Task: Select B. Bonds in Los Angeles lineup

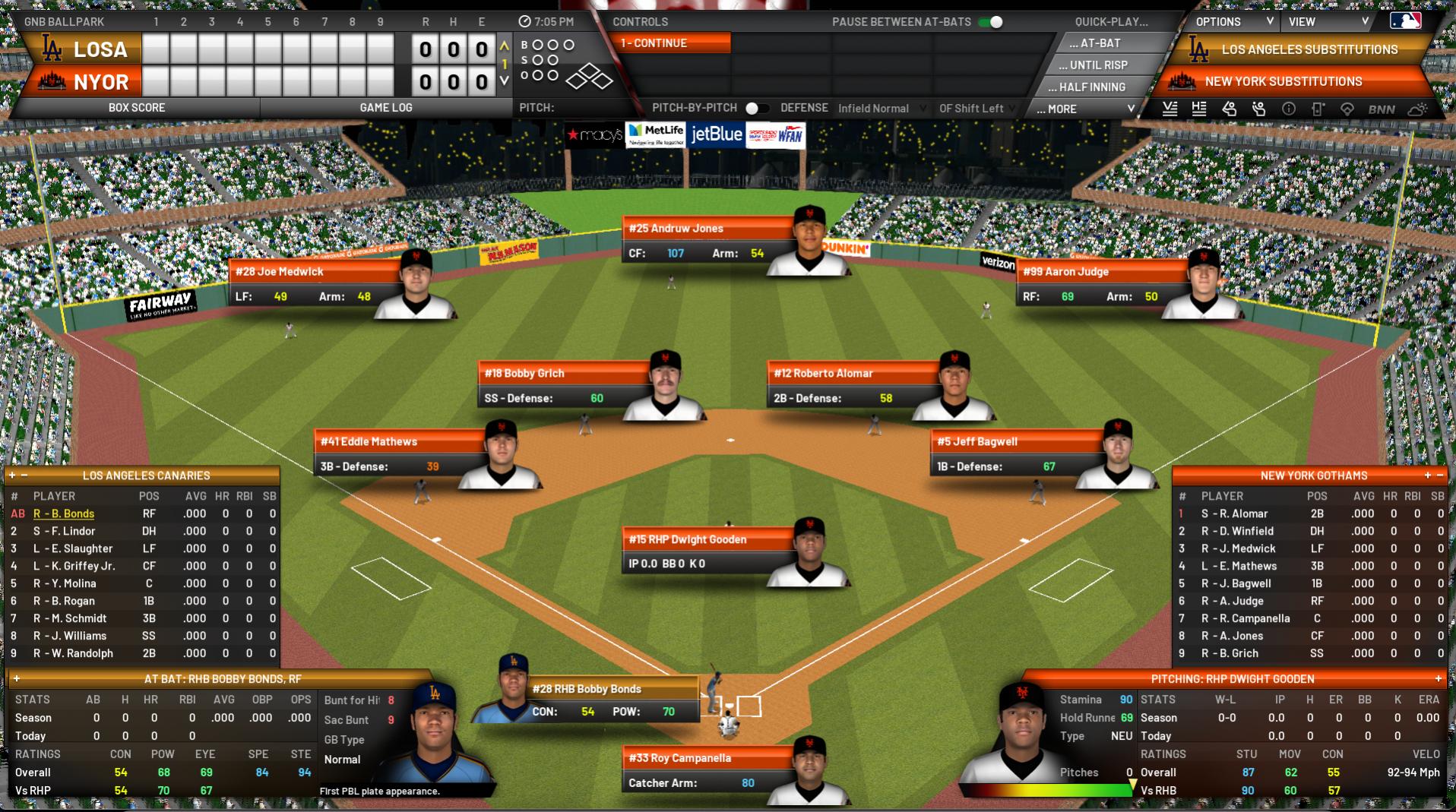Action: tap(64, 513)
